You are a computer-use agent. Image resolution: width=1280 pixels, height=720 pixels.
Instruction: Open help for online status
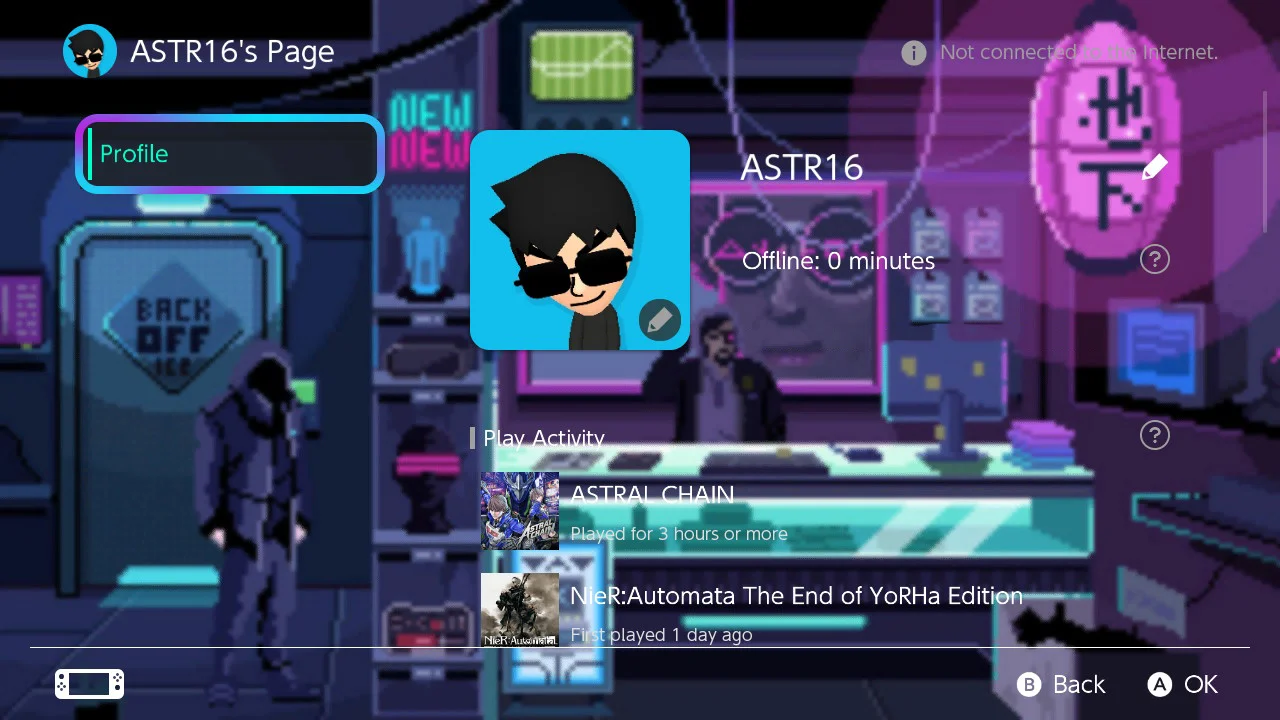tap(1154, 260)
